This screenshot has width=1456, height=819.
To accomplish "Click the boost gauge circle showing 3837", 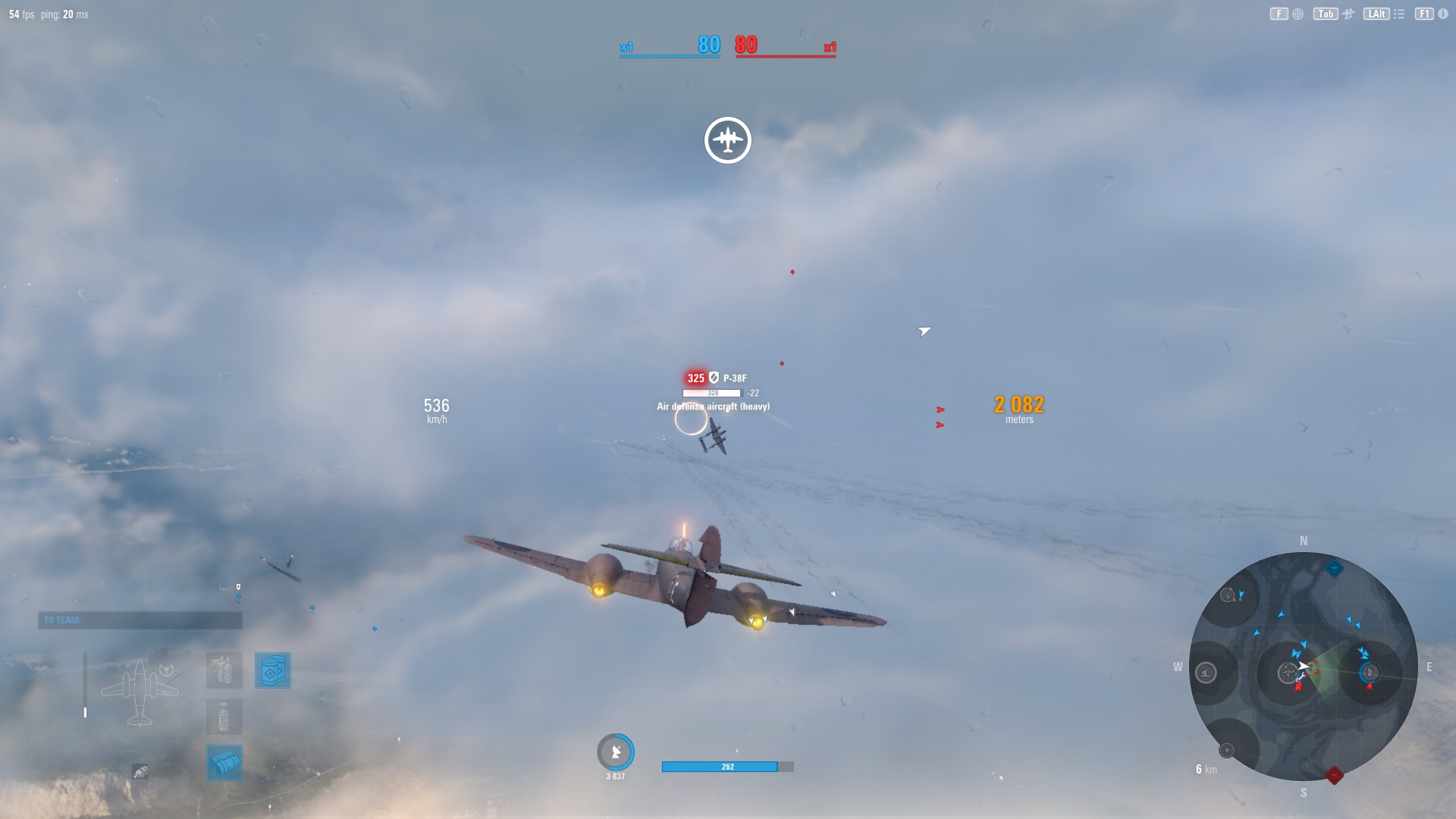I will (x=616, y=752).
